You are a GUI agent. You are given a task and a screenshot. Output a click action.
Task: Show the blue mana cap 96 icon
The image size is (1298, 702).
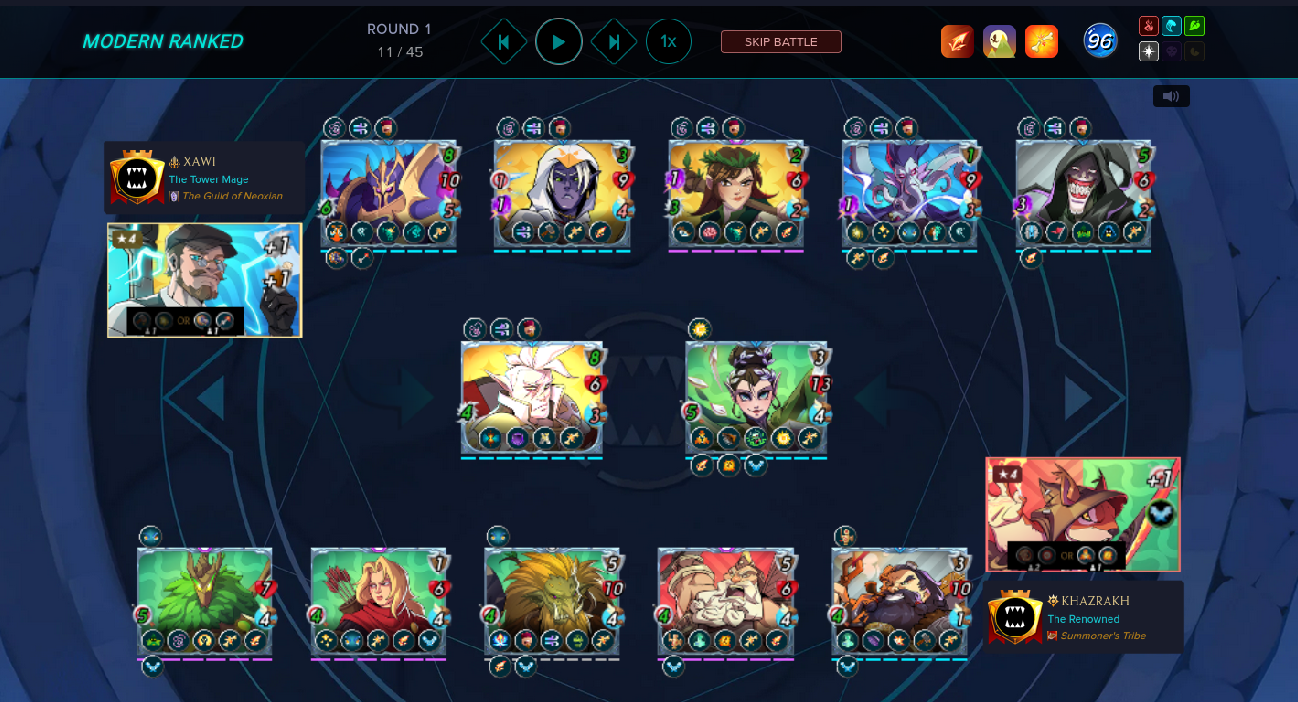[x=1100, y=41]
